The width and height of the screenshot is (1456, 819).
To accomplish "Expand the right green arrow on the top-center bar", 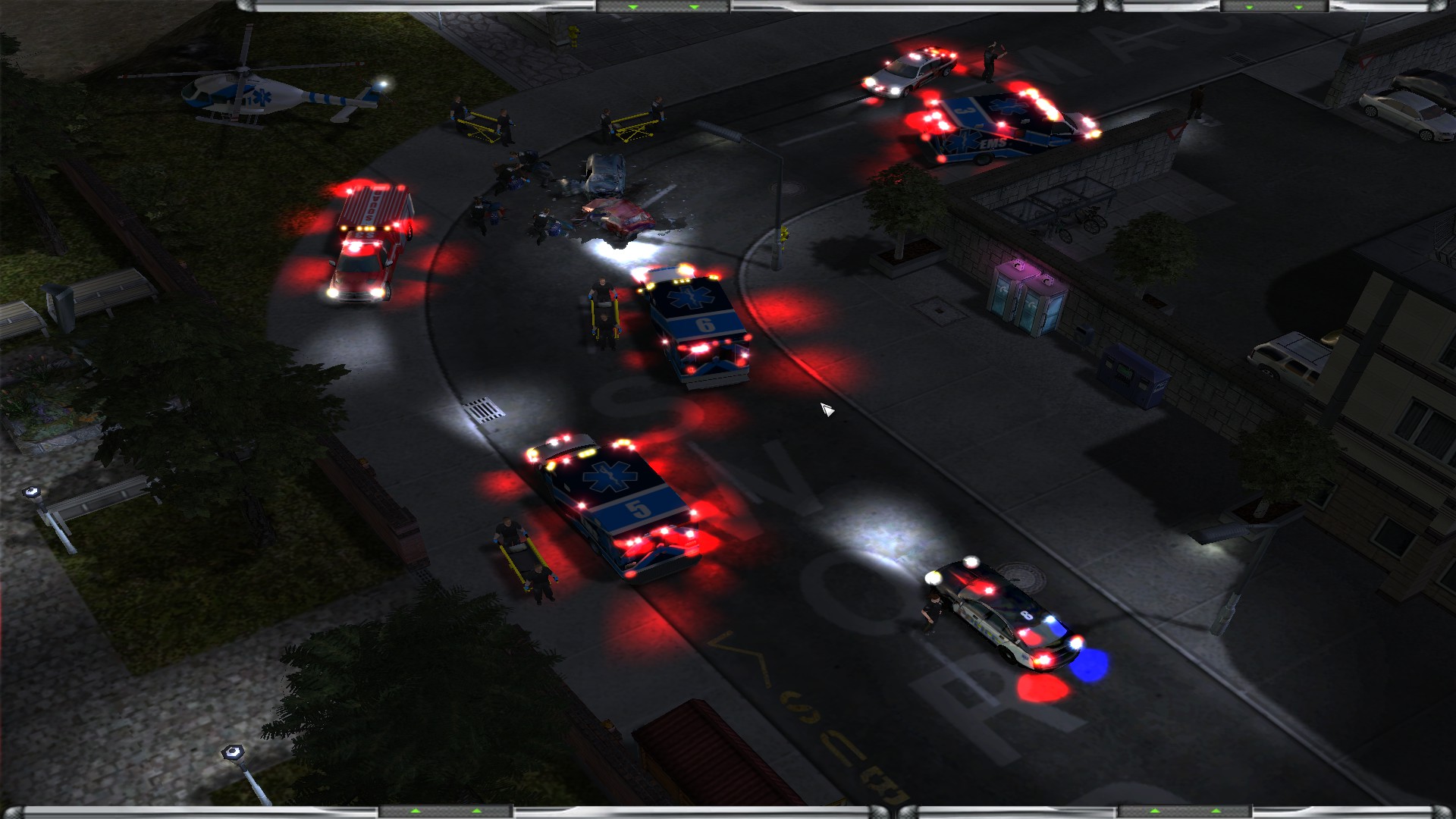I will tap(694, 8).
